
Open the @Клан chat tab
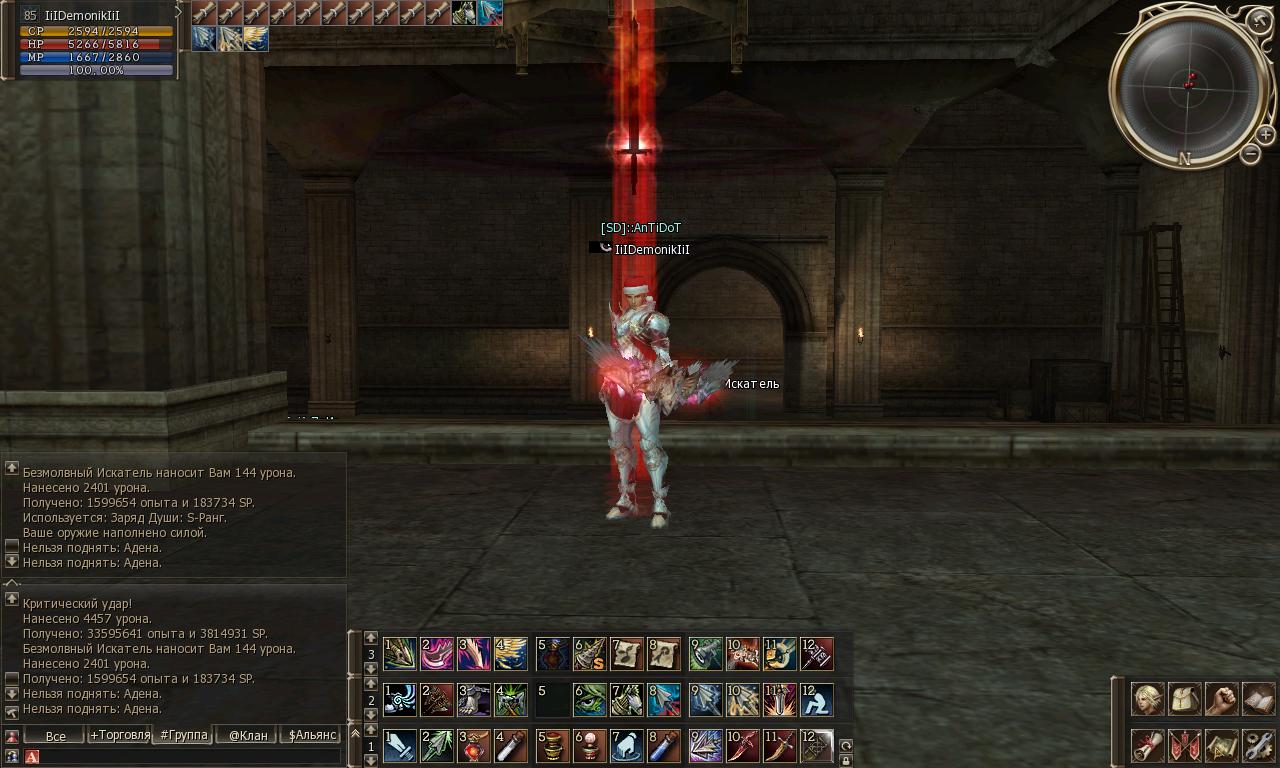[248, 736]
